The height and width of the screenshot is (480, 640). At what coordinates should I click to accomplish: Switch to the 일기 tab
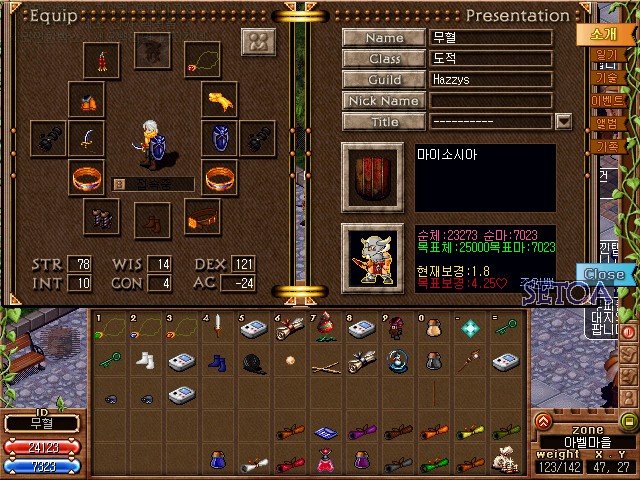[x=607, y=55]
